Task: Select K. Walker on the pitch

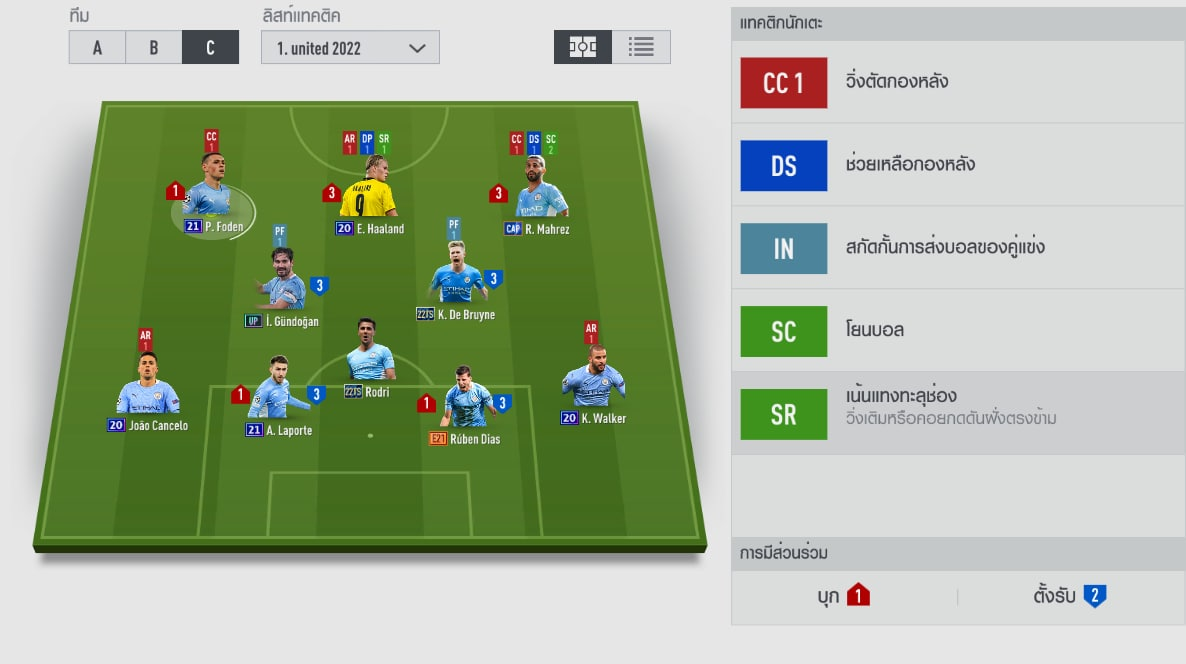Action: point(593,384)
